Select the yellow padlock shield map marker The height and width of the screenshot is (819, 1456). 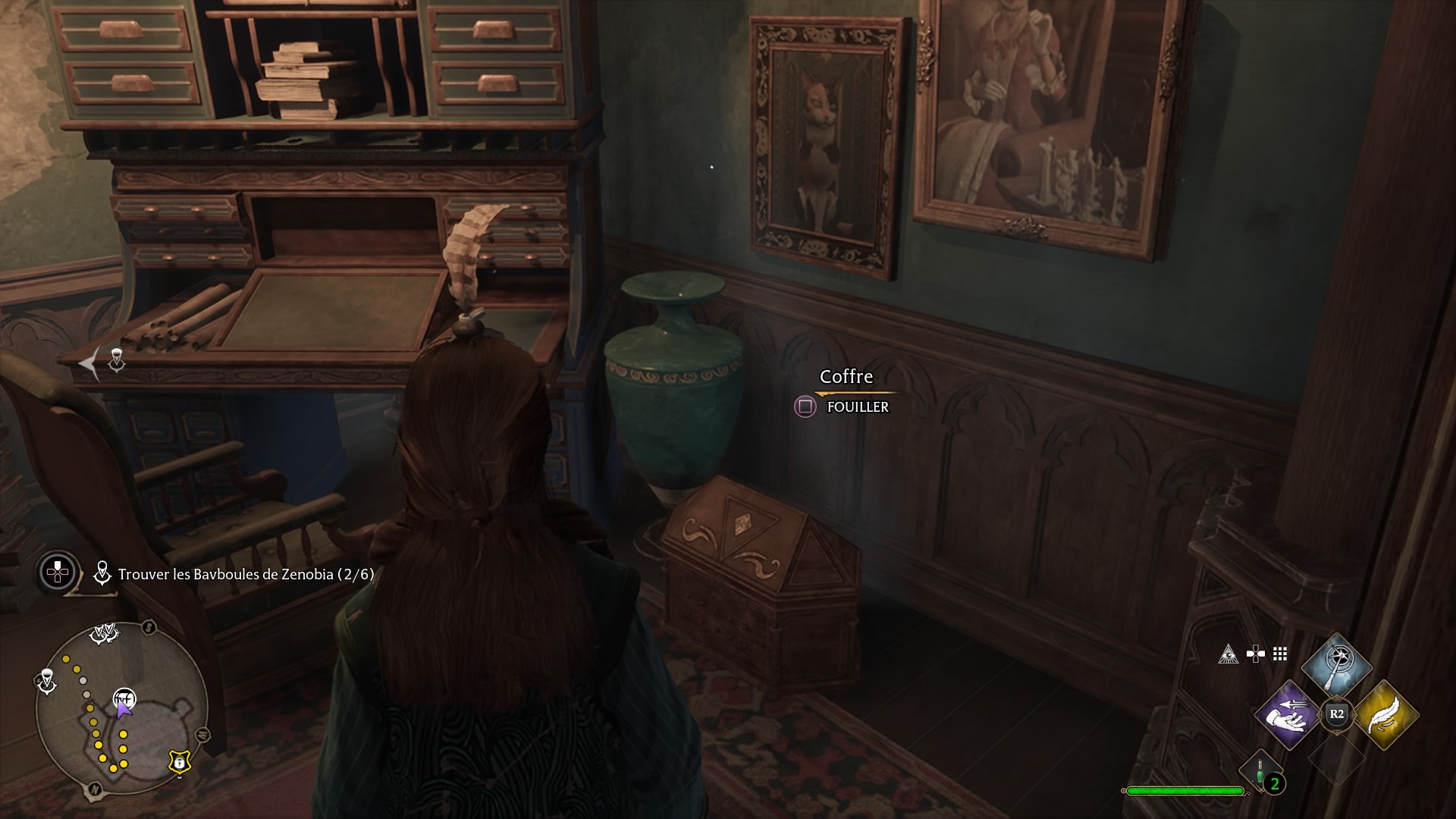tap(179, 761)
